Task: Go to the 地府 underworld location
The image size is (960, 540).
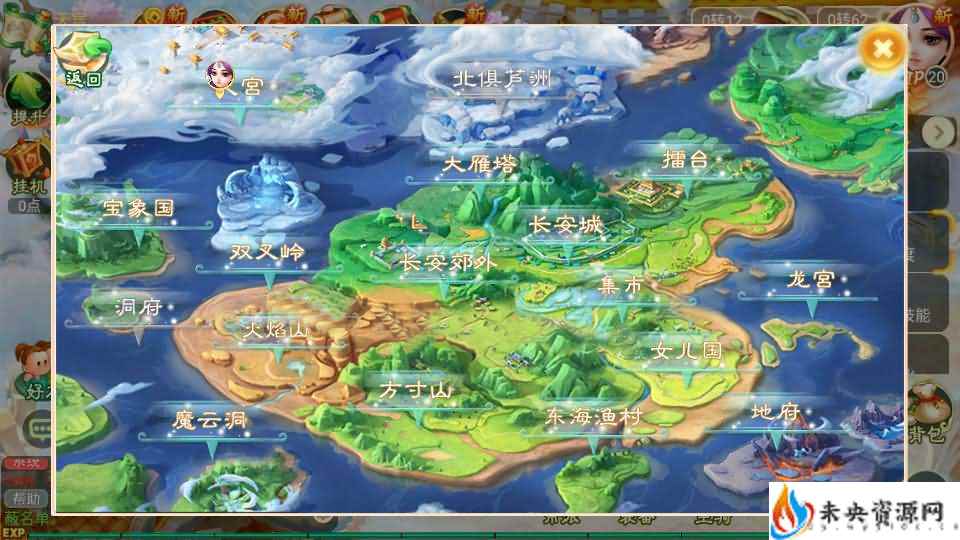Action: (x=776, y=411)
